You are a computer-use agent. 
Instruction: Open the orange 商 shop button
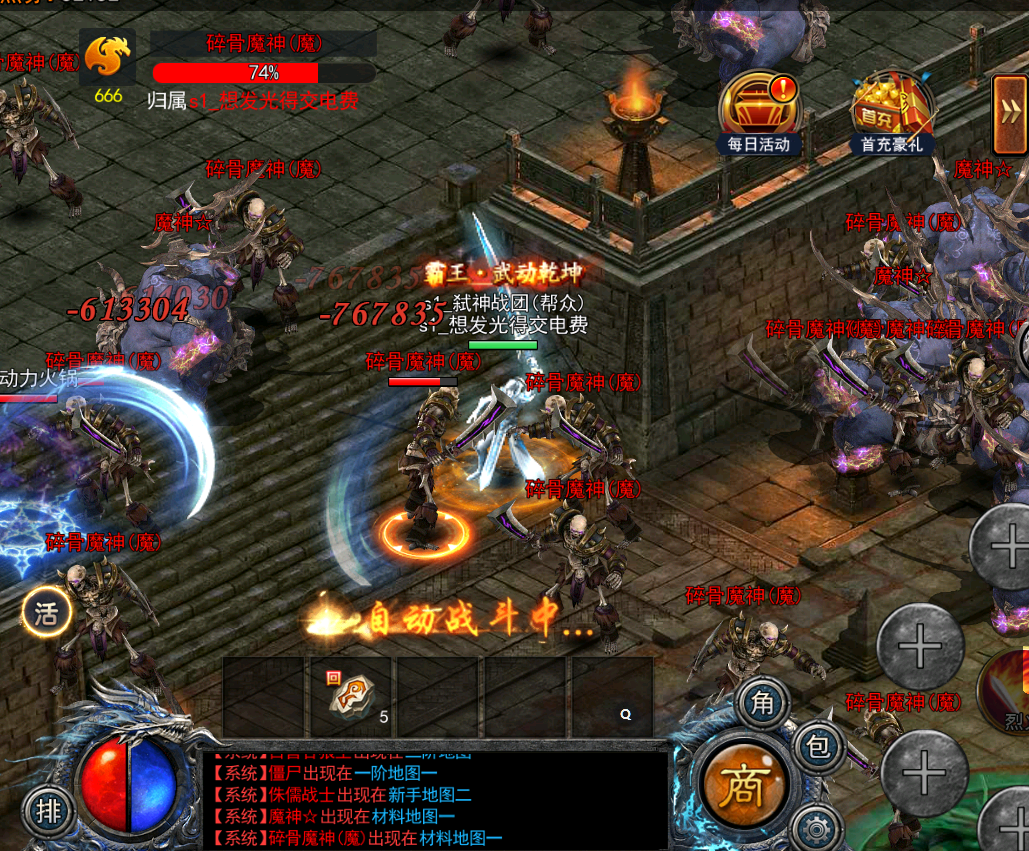pyautogui.click(x=743, y=788)
